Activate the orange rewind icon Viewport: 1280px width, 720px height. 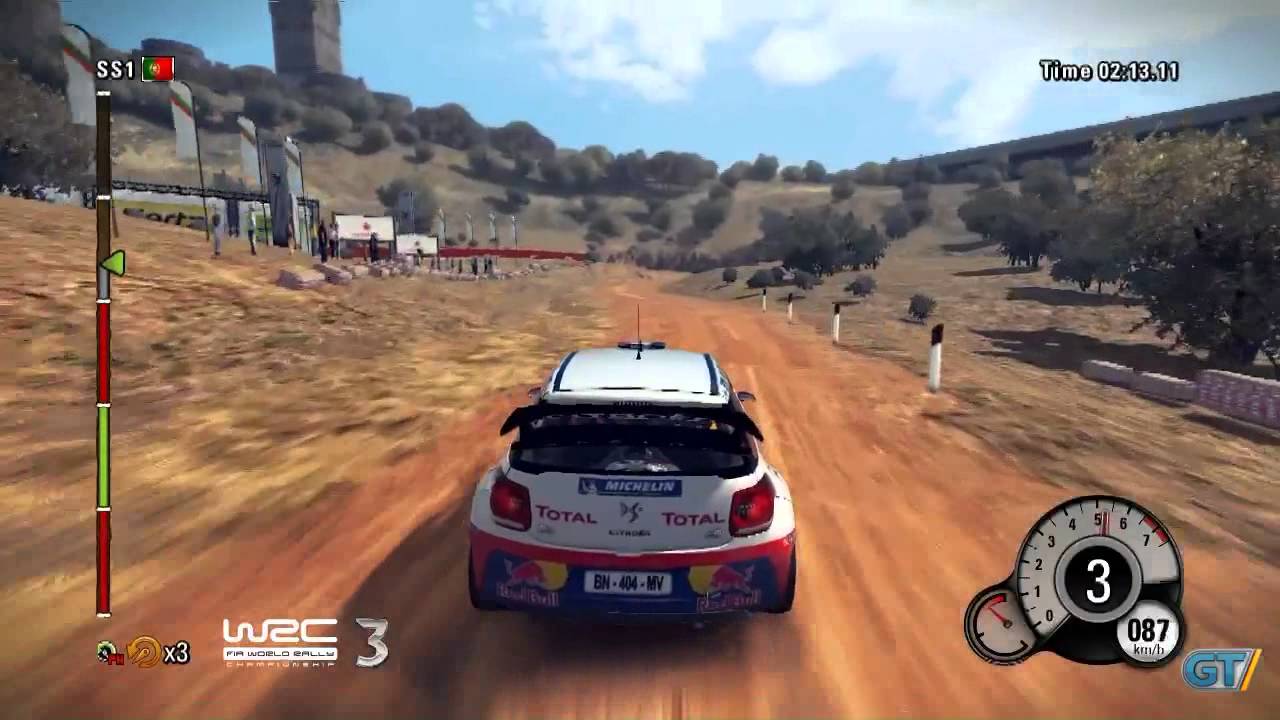(x=144, y=652)
